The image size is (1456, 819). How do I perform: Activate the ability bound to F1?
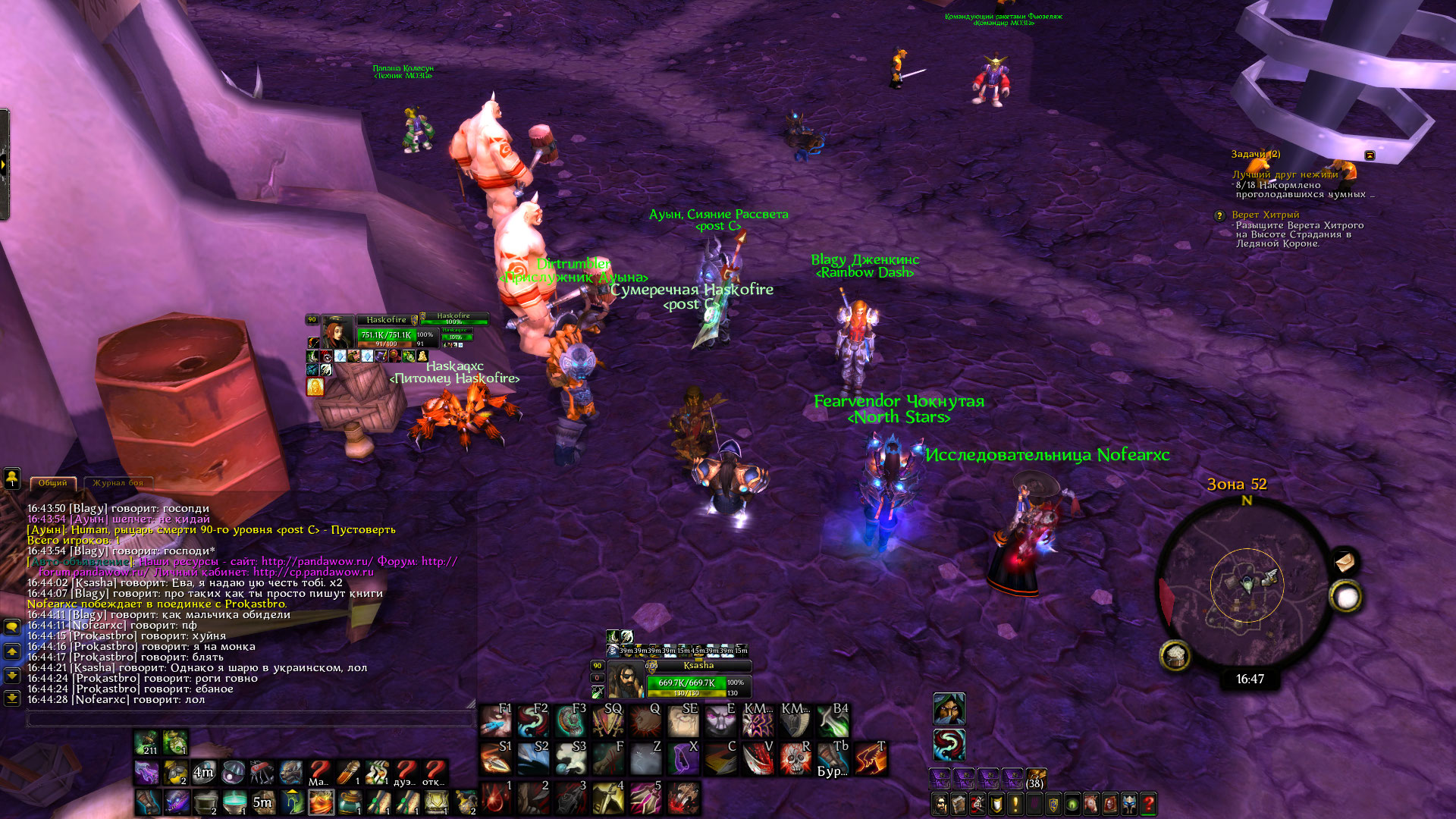click(496, 720)
